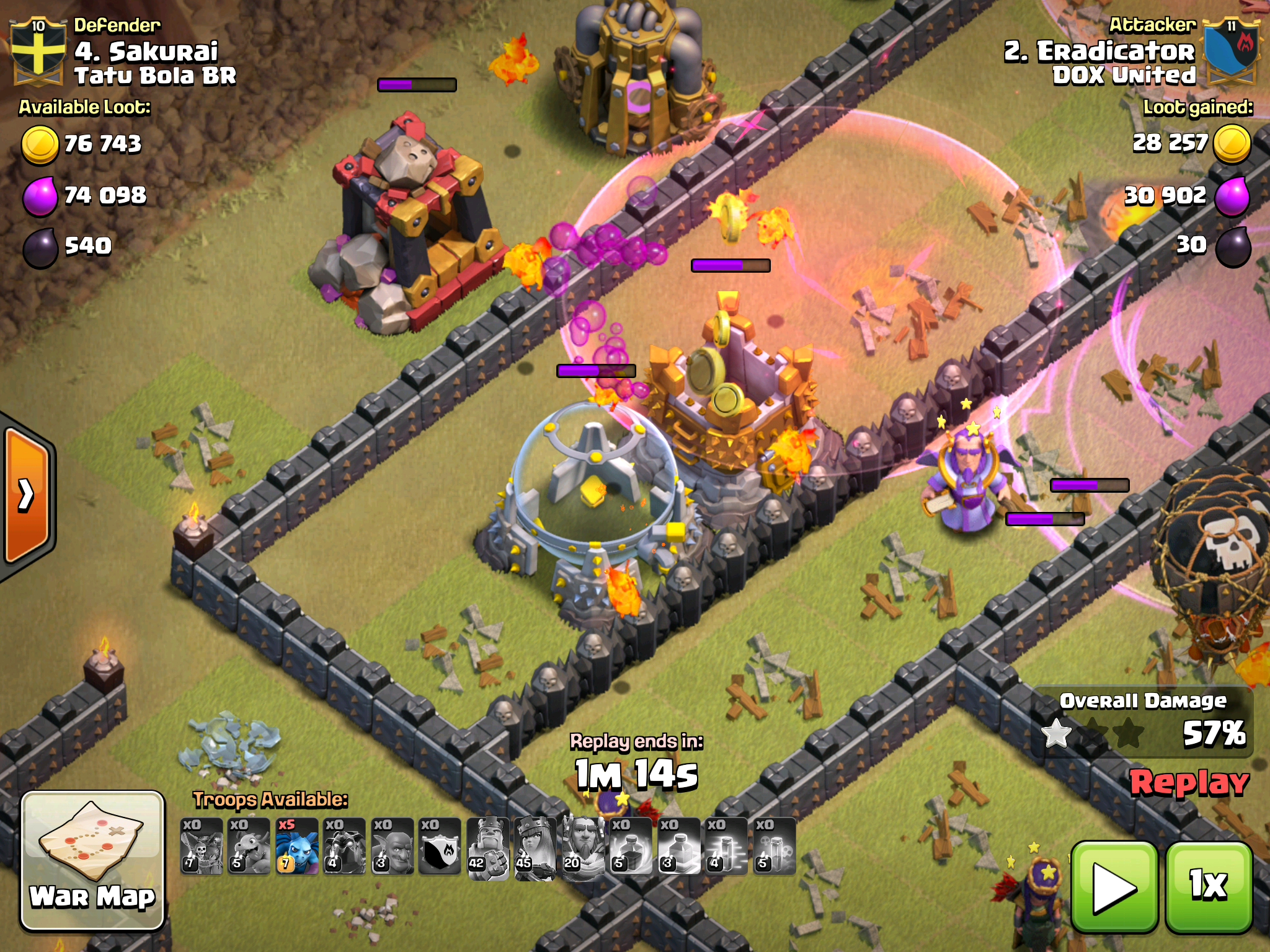Choose the Archer Queen hero slot

[536, 846]
